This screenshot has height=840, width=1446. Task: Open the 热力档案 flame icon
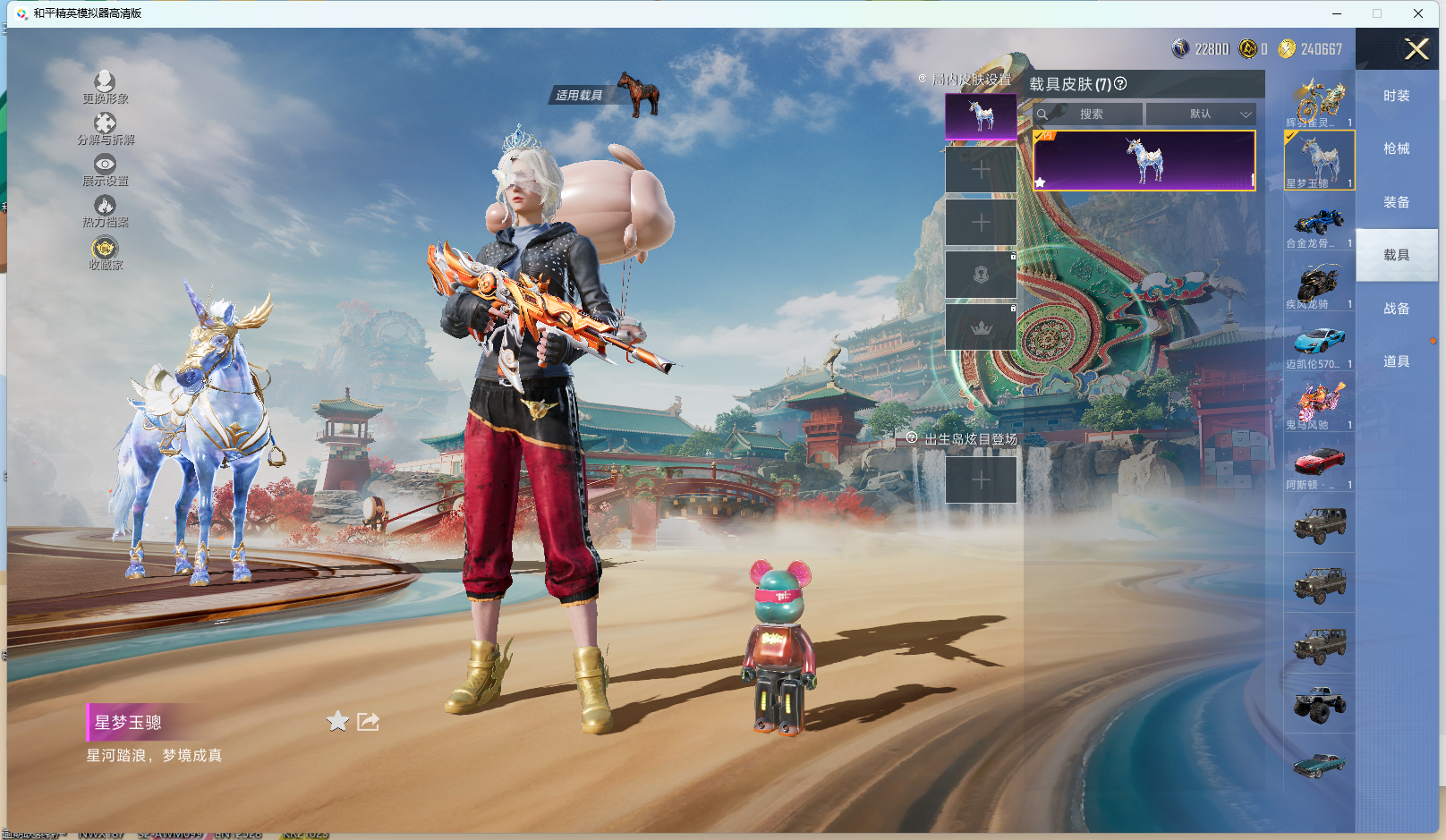coord(105,210)
